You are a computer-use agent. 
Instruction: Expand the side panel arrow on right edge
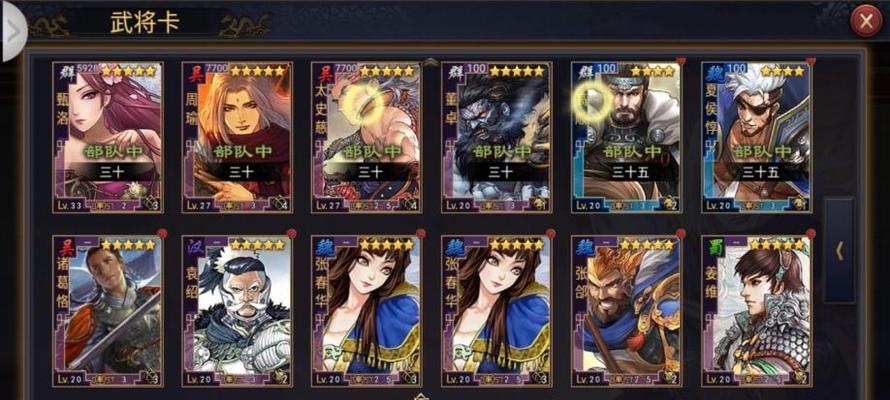(838, 250)
